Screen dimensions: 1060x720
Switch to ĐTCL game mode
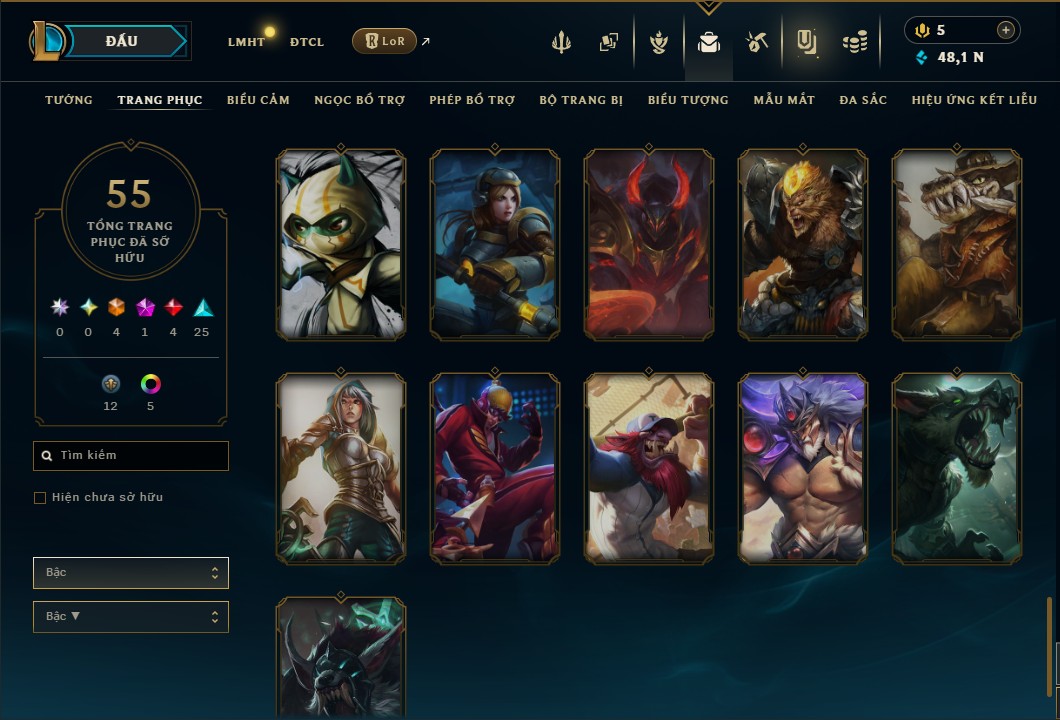tap(307, 42)
